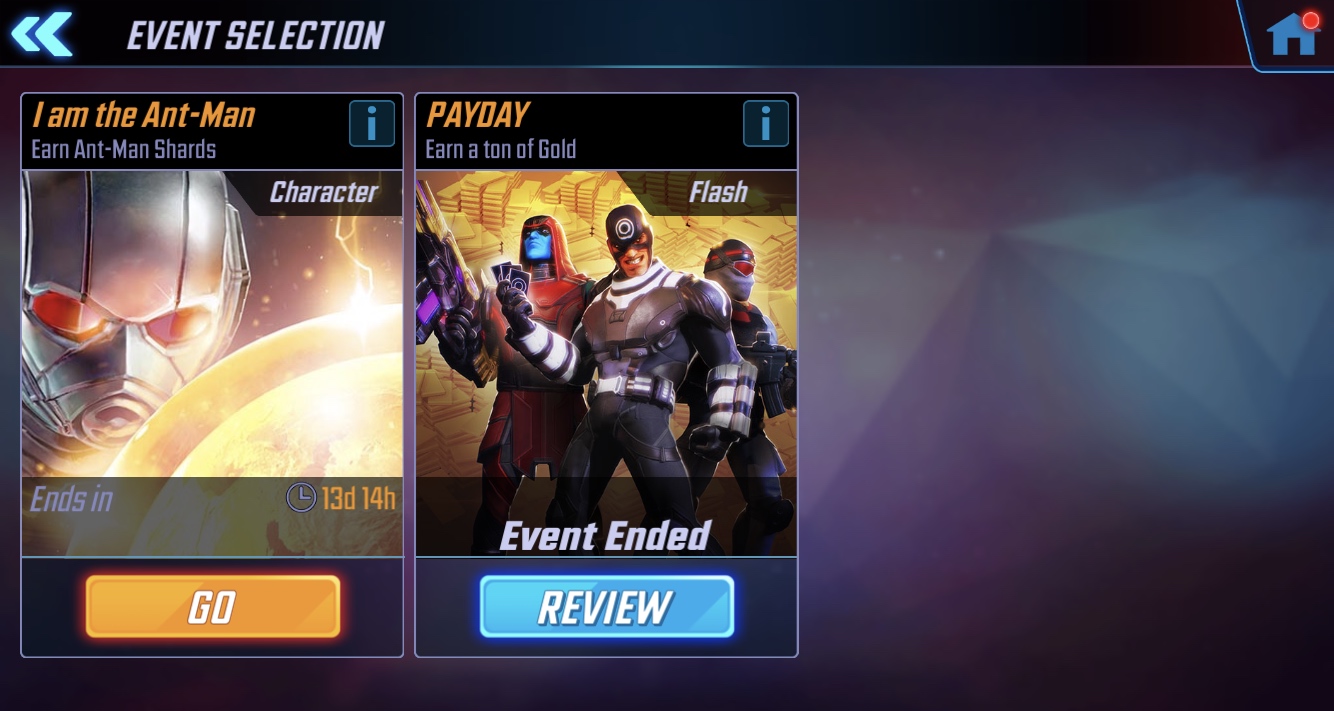Go back using the double-arrow button
This screenshot has height=711, width=1334.
(x=42, y=34)
